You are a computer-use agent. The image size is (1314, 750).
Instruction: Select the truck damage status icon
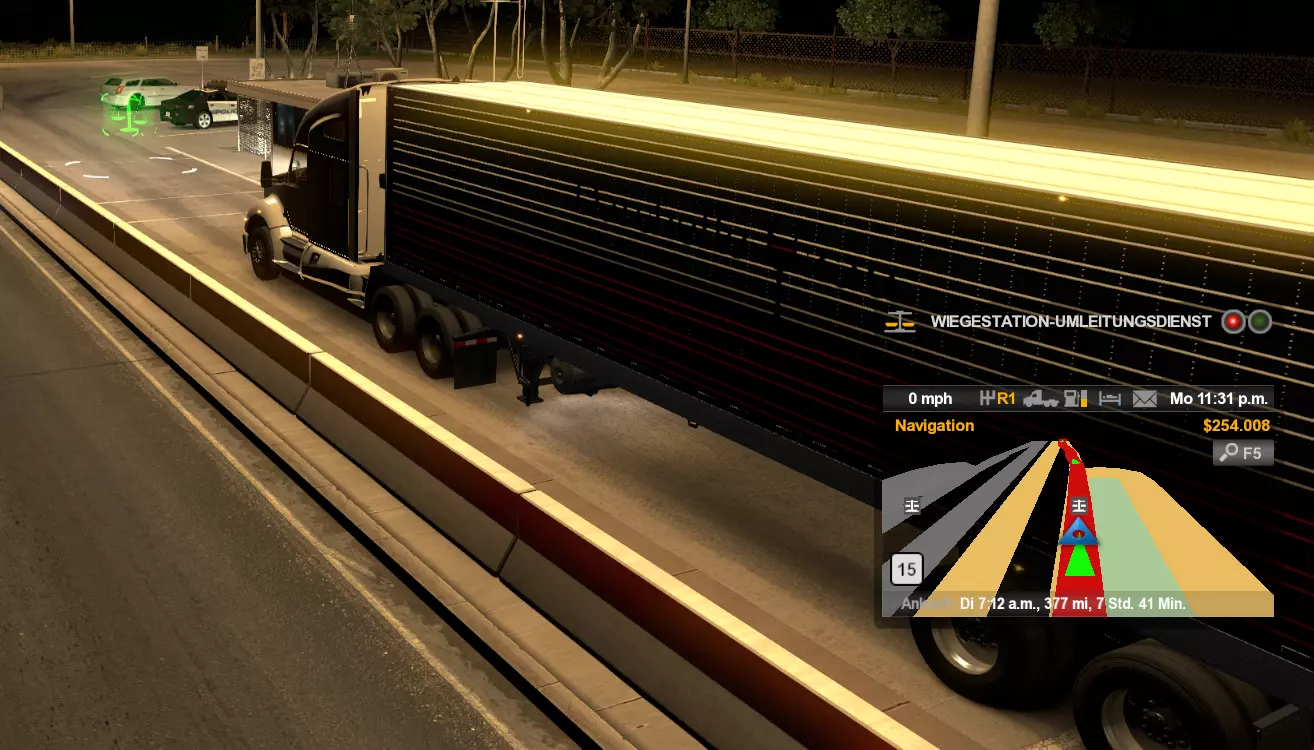pyautogui.click(x=1041, y=399)
